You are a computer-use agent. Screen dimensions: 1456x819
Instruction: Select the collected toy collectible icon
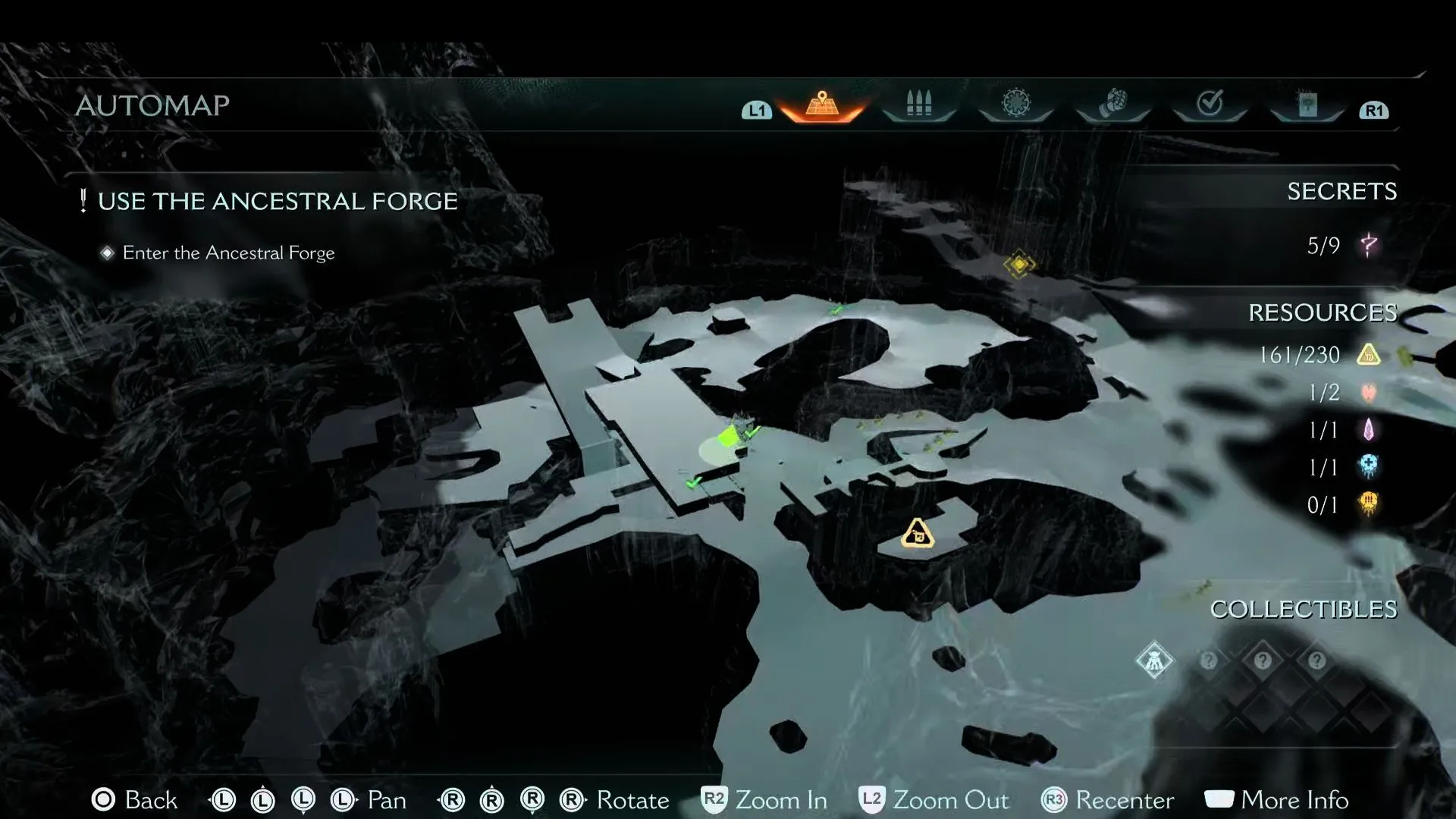(x=1154, y=661)
